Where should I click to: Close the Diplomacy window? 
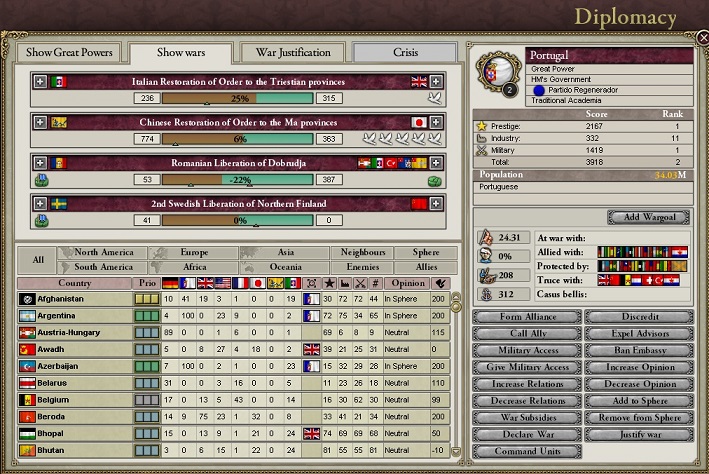point(702,37)
